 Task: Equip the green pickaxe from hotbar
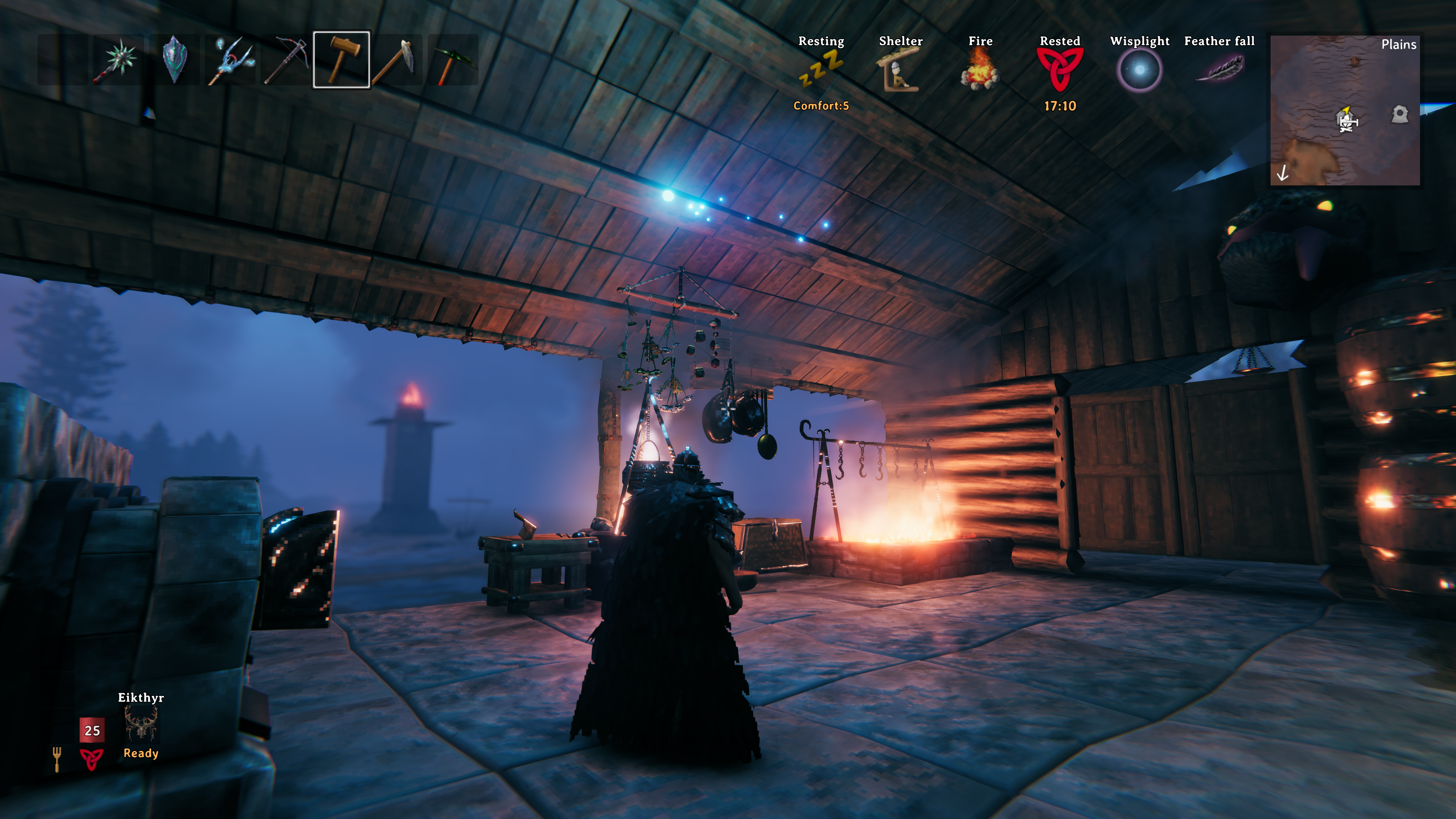point(453,60)
